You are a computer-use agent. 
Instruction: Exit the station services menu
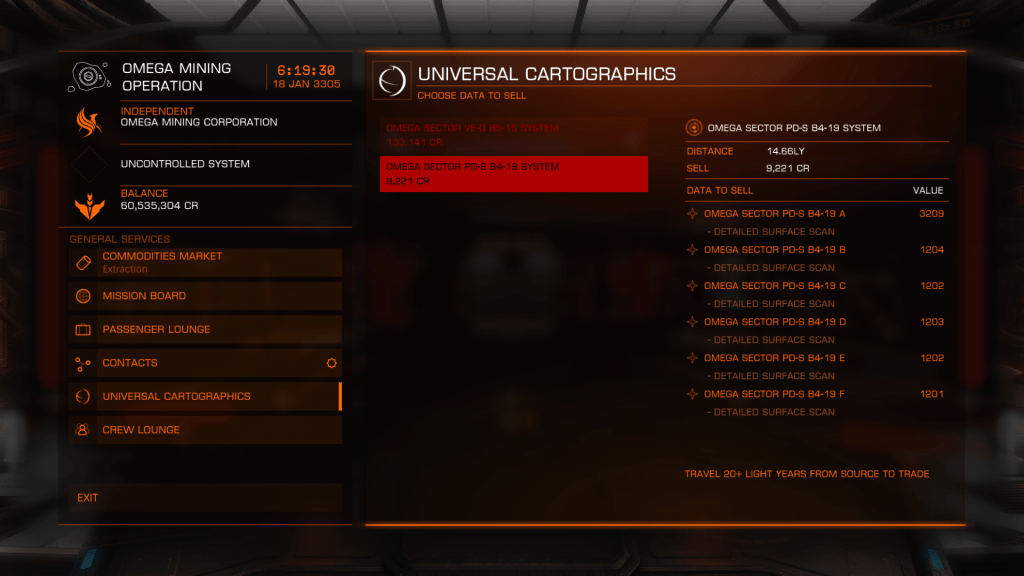[x=205, y=497]
